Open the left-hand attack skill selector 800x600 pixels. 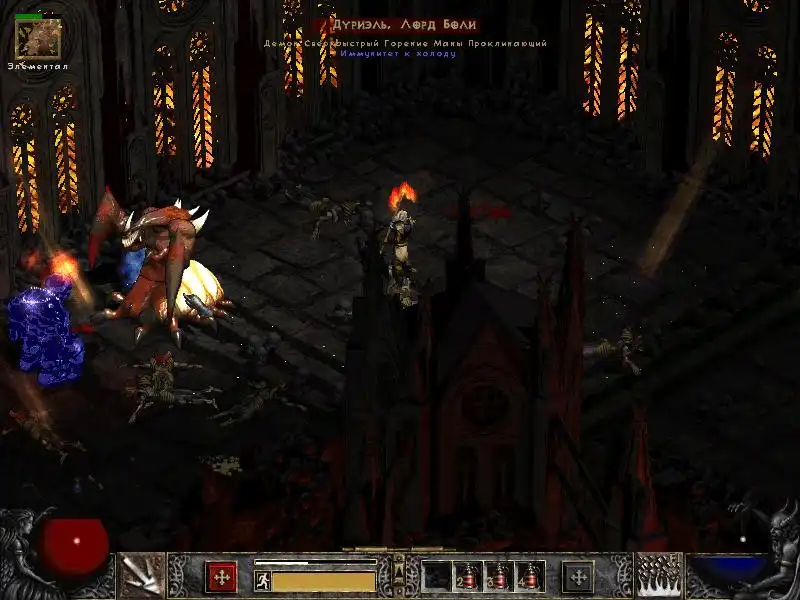coord(142,576)
